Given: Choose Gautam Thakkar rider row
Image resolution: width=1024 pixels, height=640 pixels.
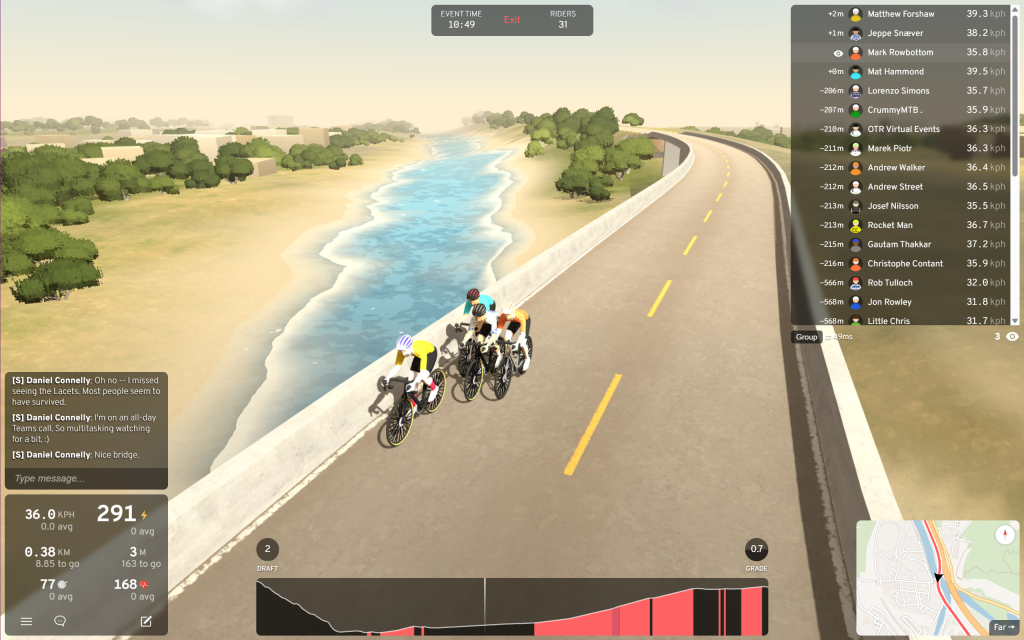Looking at the screenshot, I should pos(900,244).
